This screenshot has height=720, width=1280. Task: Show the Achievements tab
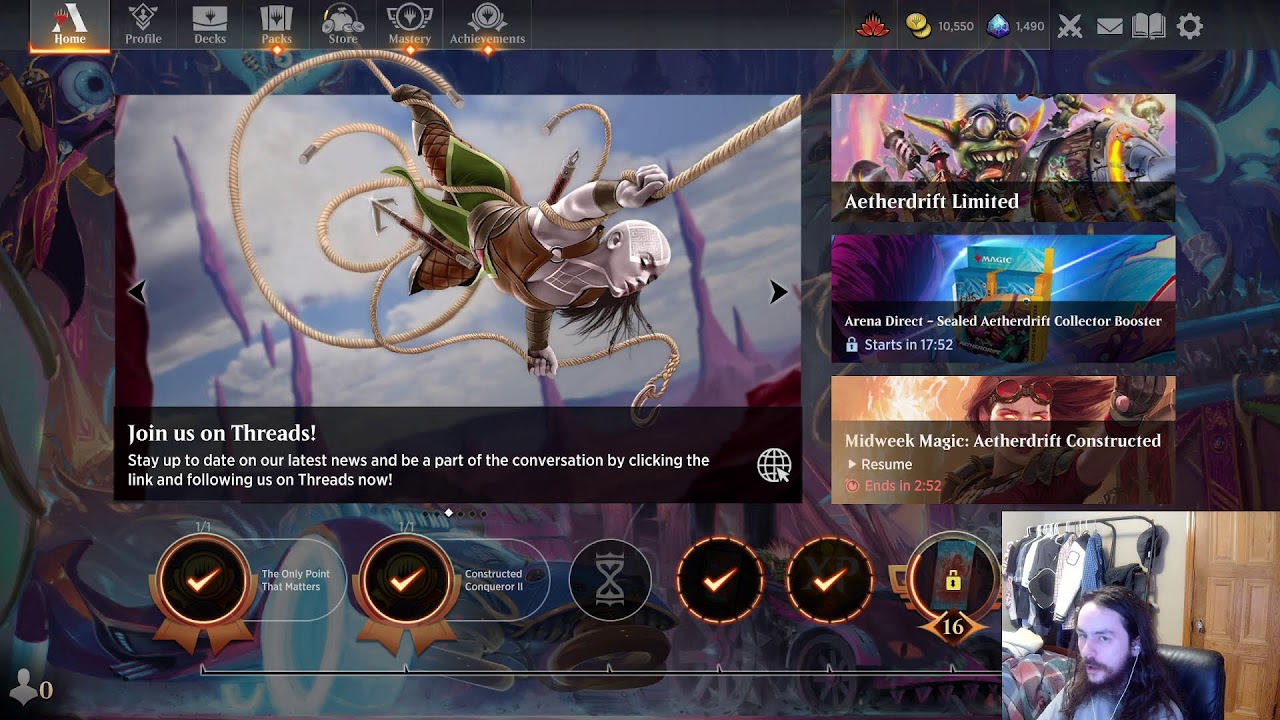pyautogui.click(x=487, y=25)
